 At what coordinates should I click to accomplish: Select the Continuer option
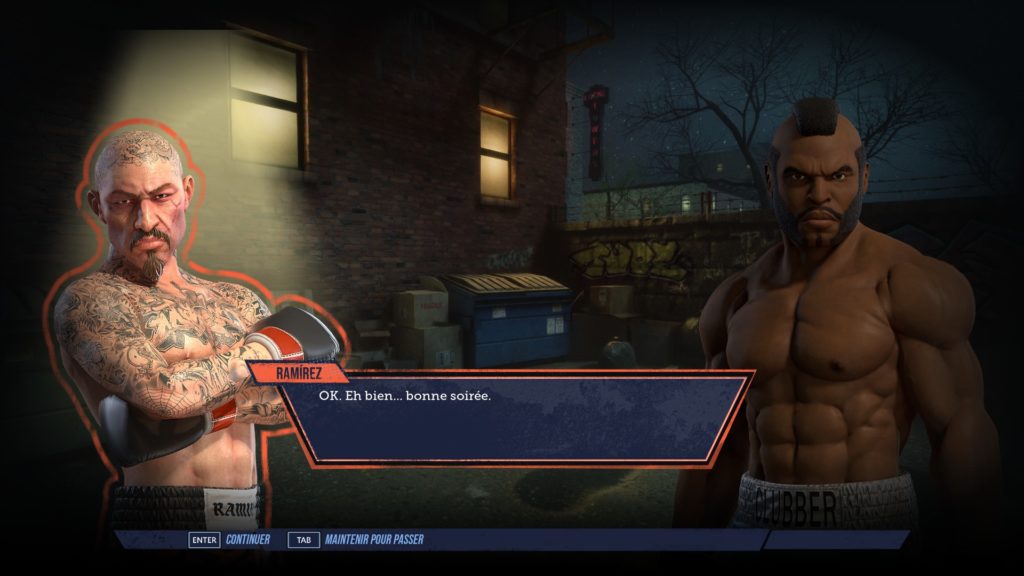[248, 540]
